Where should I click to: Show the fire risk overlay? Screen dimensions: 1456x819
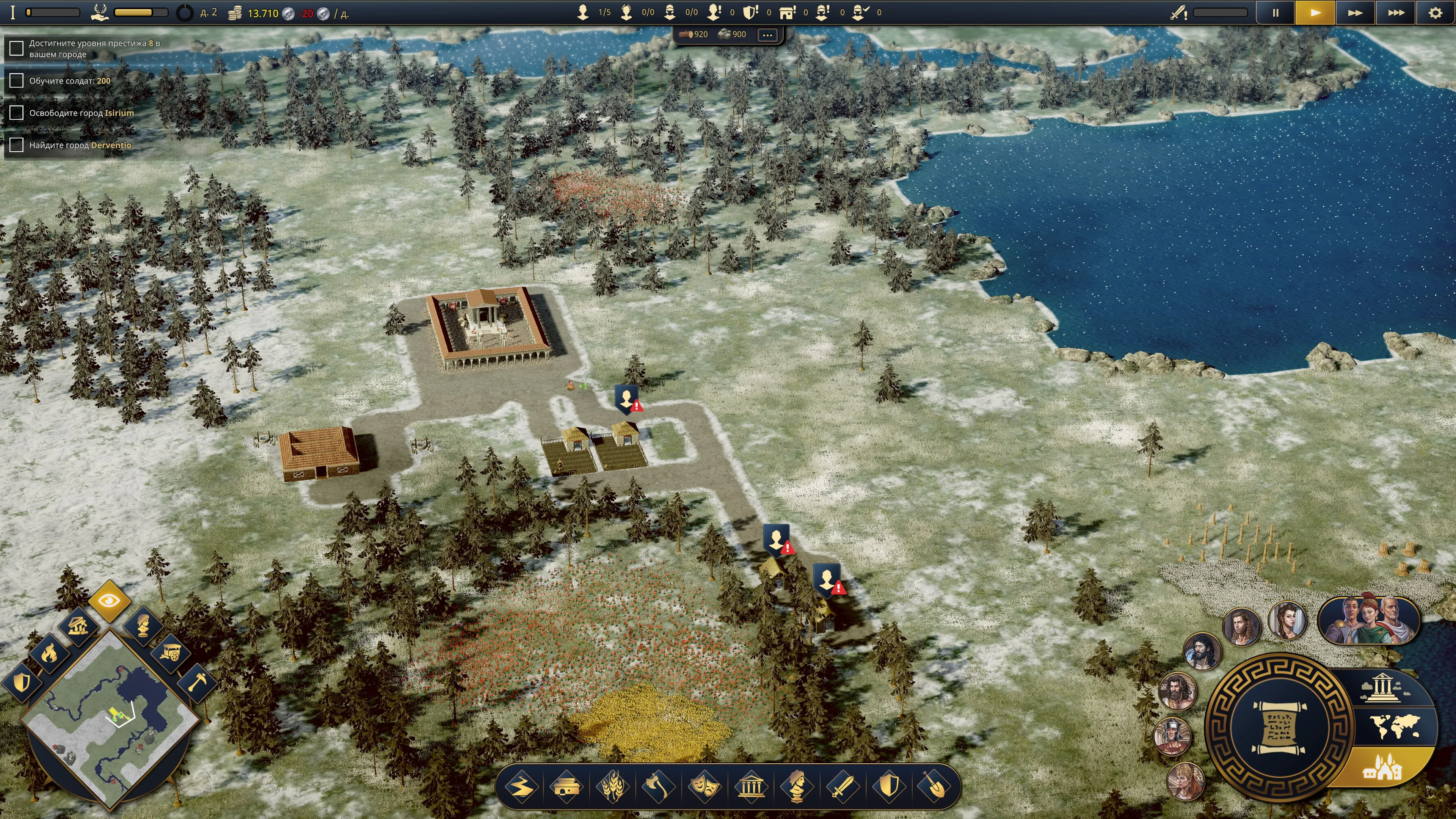(49, 653)
